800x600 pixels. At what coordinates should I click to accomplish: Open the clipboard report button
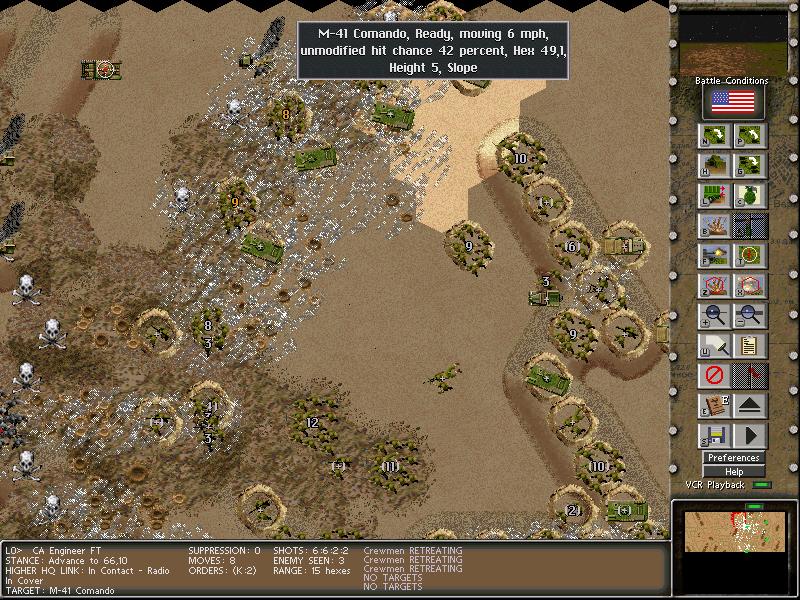749,347
